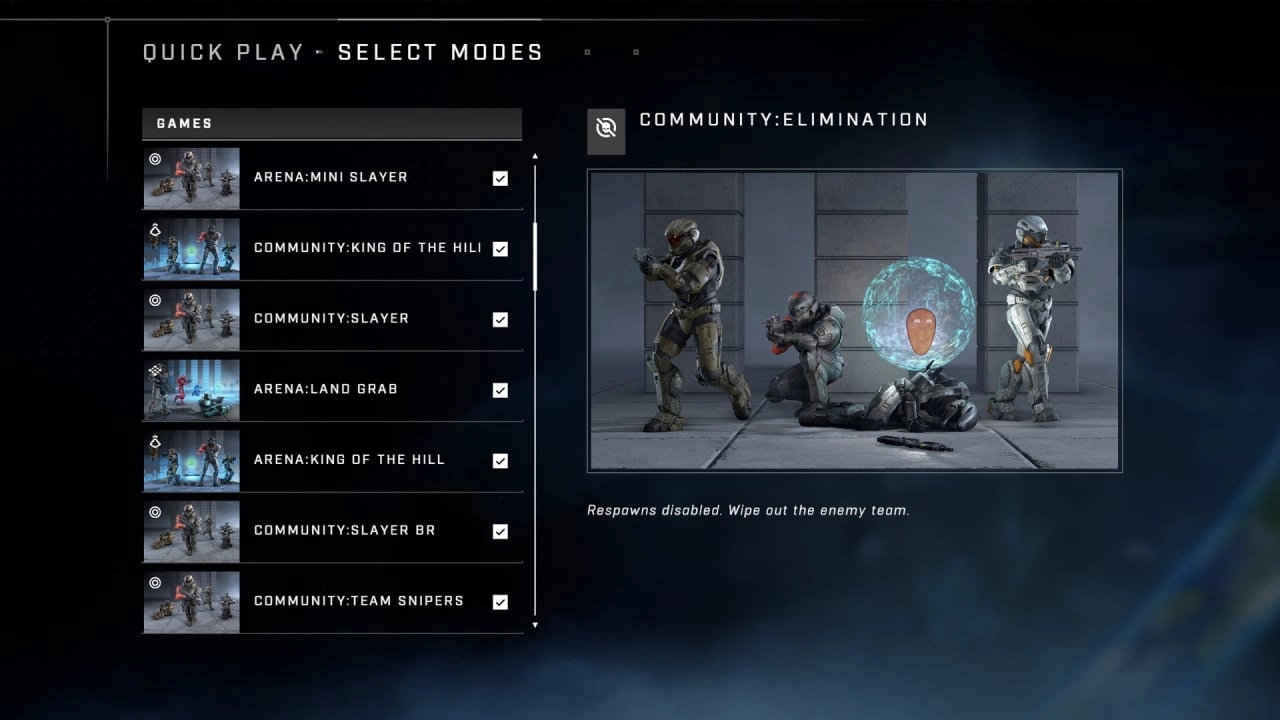Uncheck Arena:Land Grab from the games list
The image size is (1280, 720).
tap(500, 389)
